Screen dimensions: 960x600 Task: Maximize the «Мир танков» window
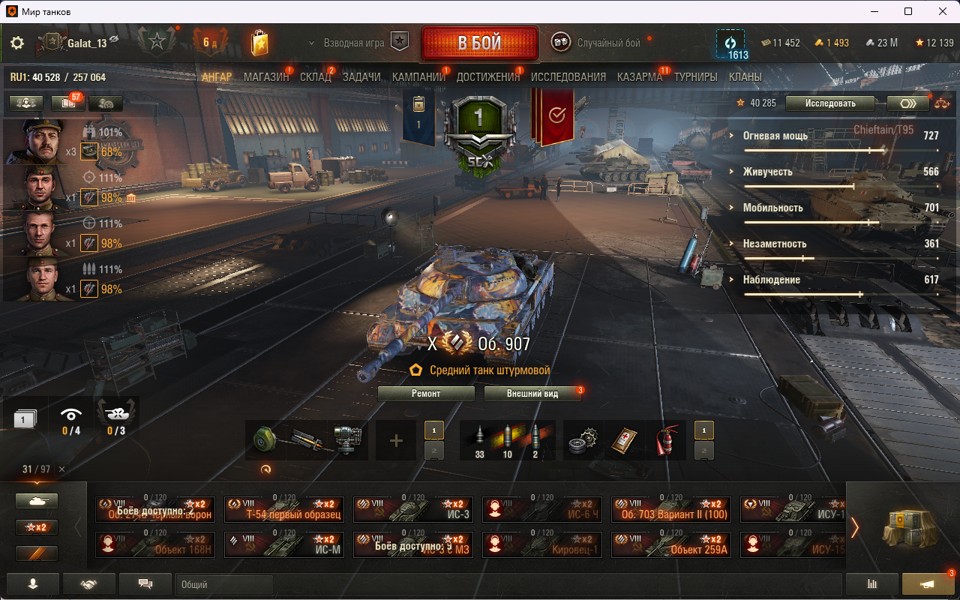click(908, 11)
